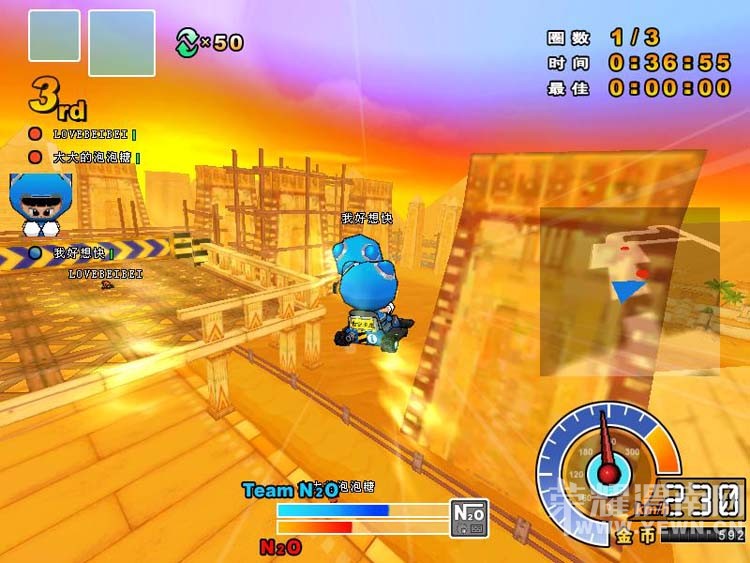Select the smaller empty item slot
Screen dimensions: 750x563
point(54,36)
